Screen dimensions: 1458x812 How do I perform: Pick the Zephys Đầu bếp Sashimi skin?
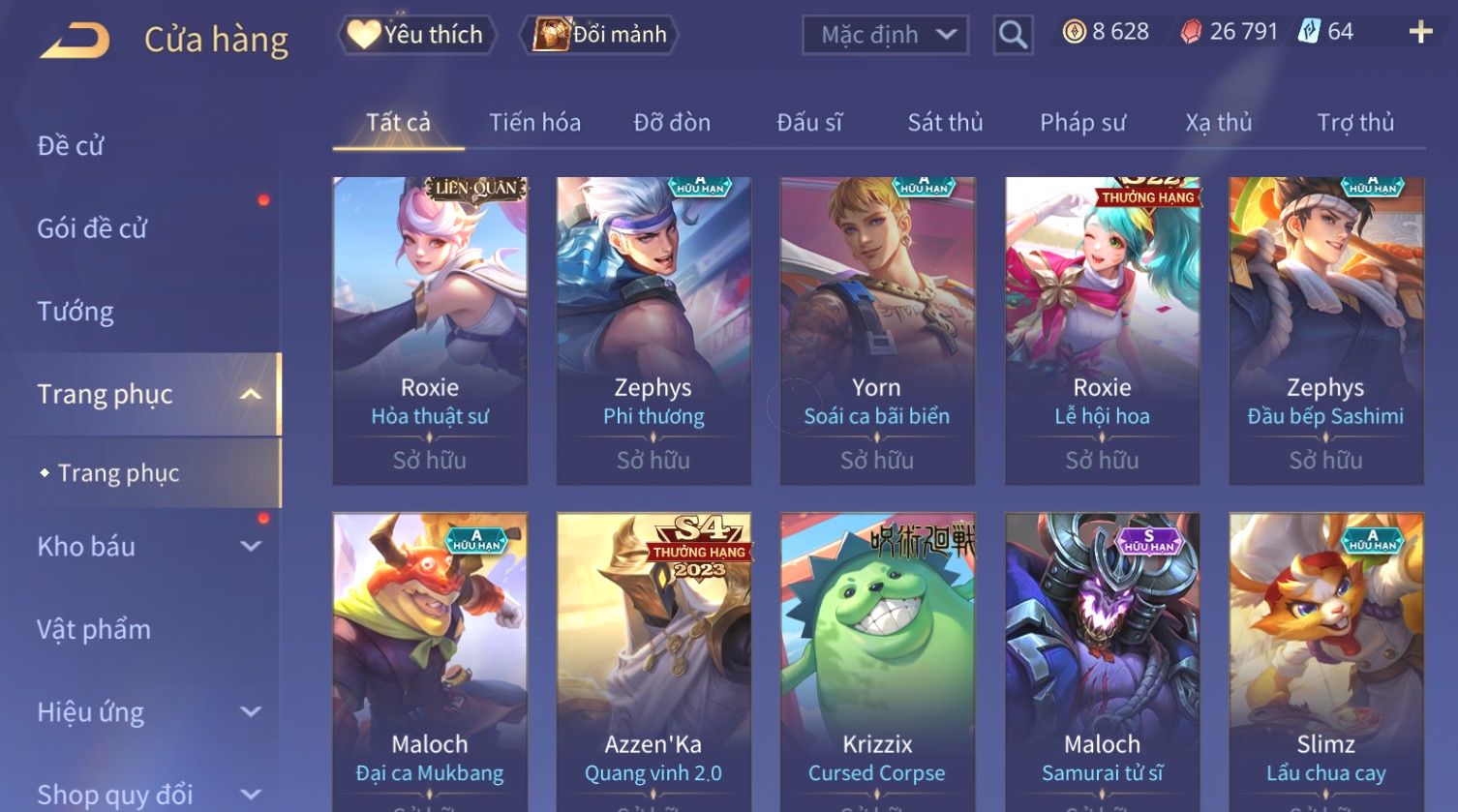pyautogui.click(x=1325, y=329)
